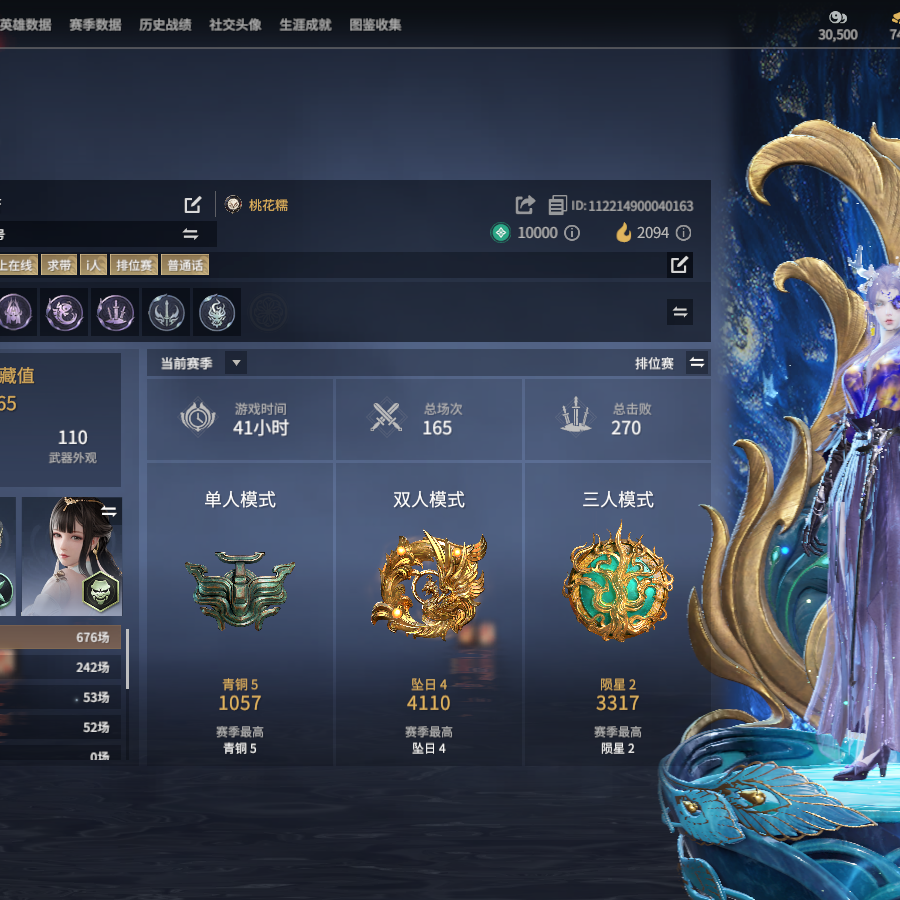Go to the 社交头像 tab
900x900 pixels.
click(x=235, y=25)
